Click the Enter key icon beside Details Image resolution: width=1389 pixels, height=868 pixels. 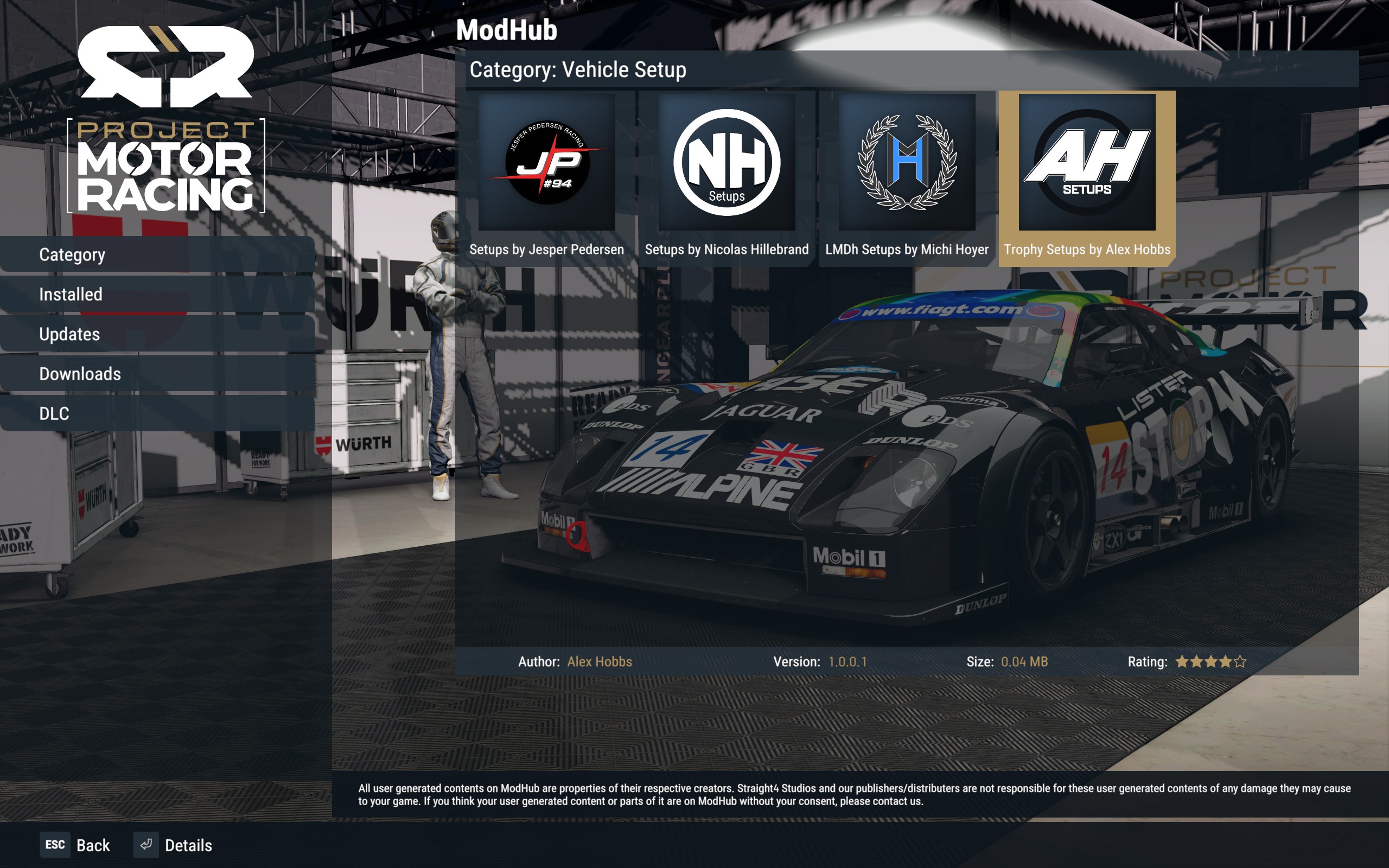click(x=146, y=845)
